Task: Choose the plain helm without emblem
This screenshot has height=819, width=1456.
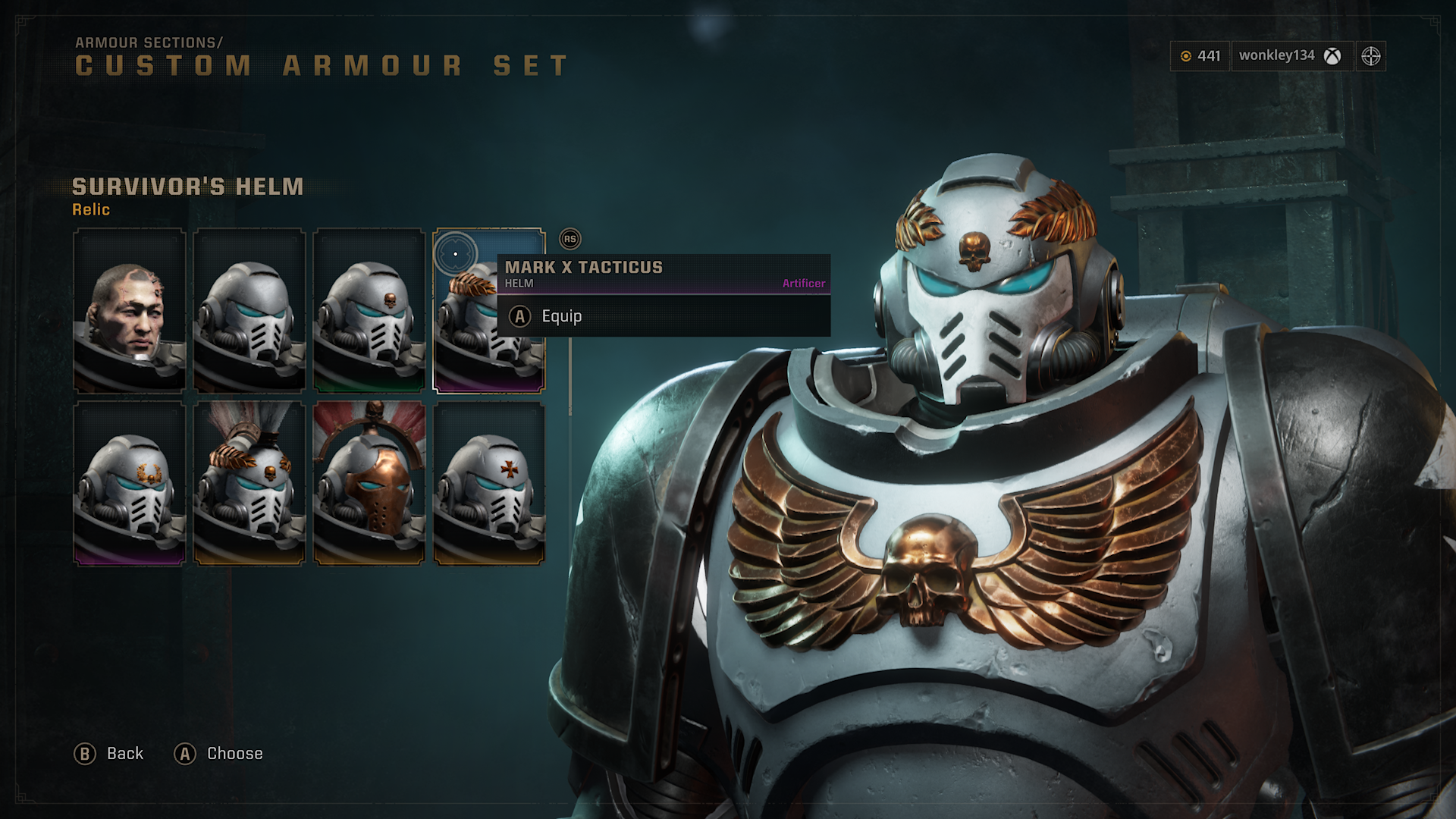Action: coord(249,311)
